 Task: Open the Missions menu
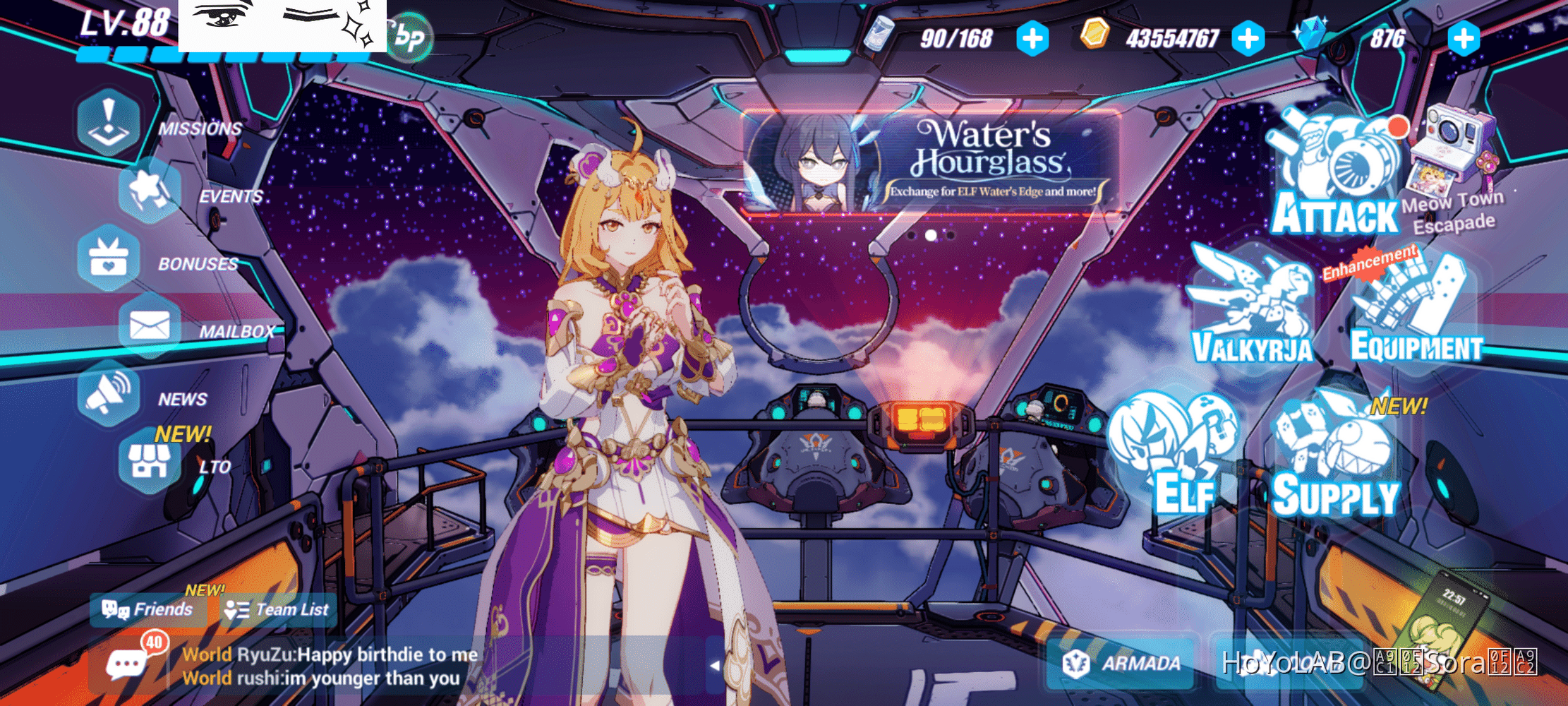109,121
